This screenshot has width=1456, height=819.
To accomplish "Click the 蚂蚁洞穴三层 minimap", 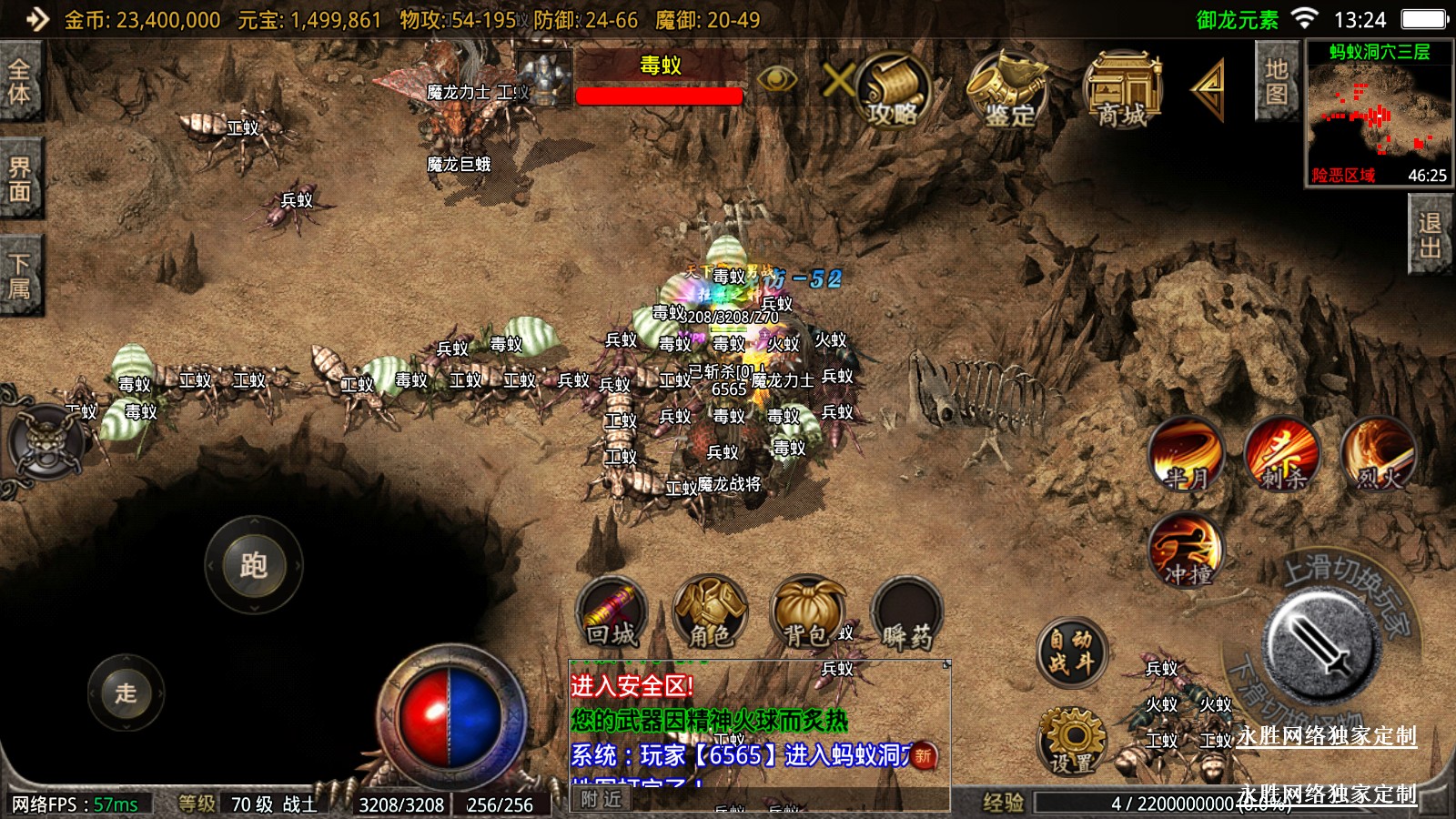I will coord(1379,114).
